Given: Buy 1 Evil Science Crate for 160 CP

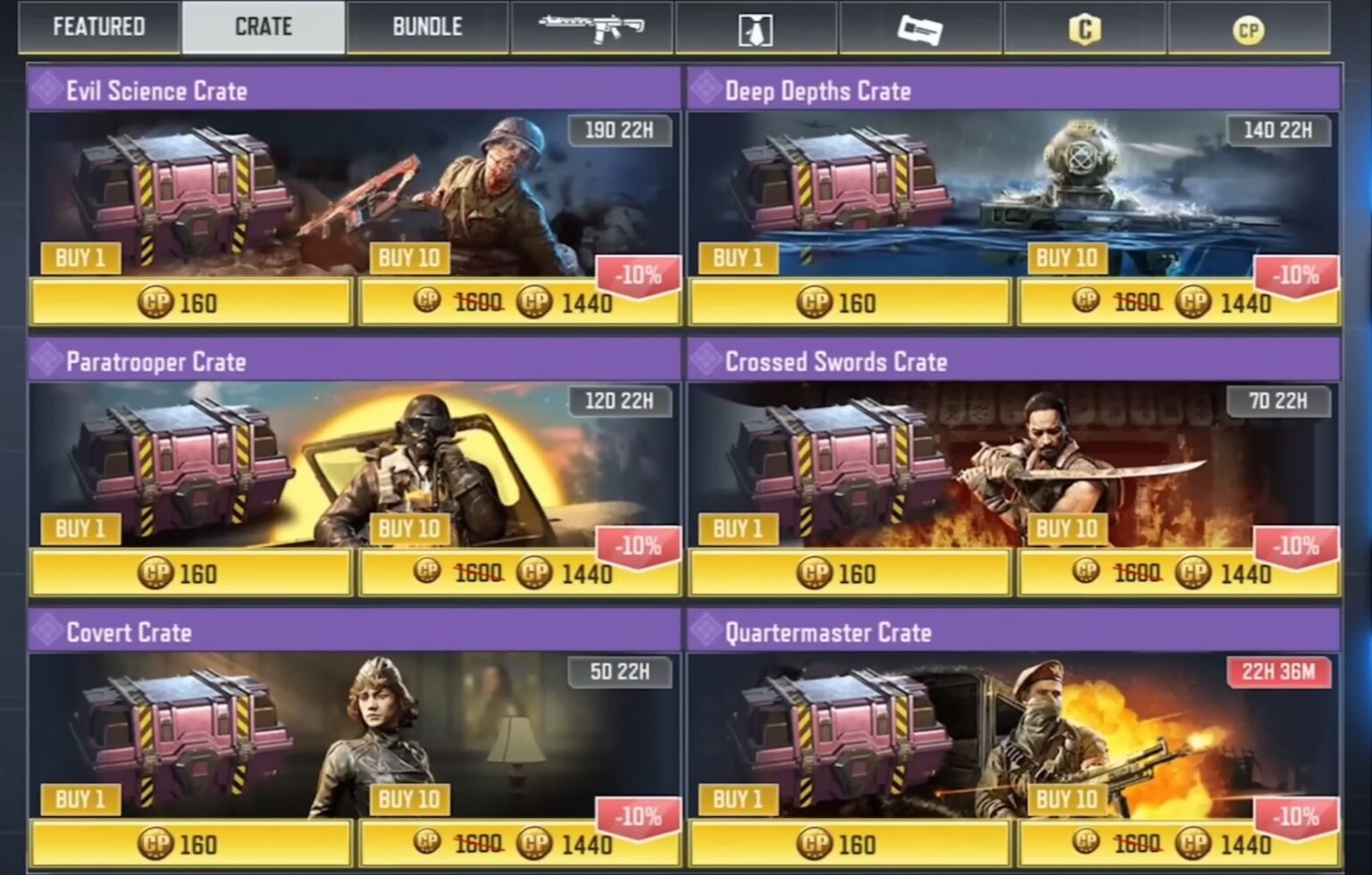Looking at the screenshot, I should (188, 304).
